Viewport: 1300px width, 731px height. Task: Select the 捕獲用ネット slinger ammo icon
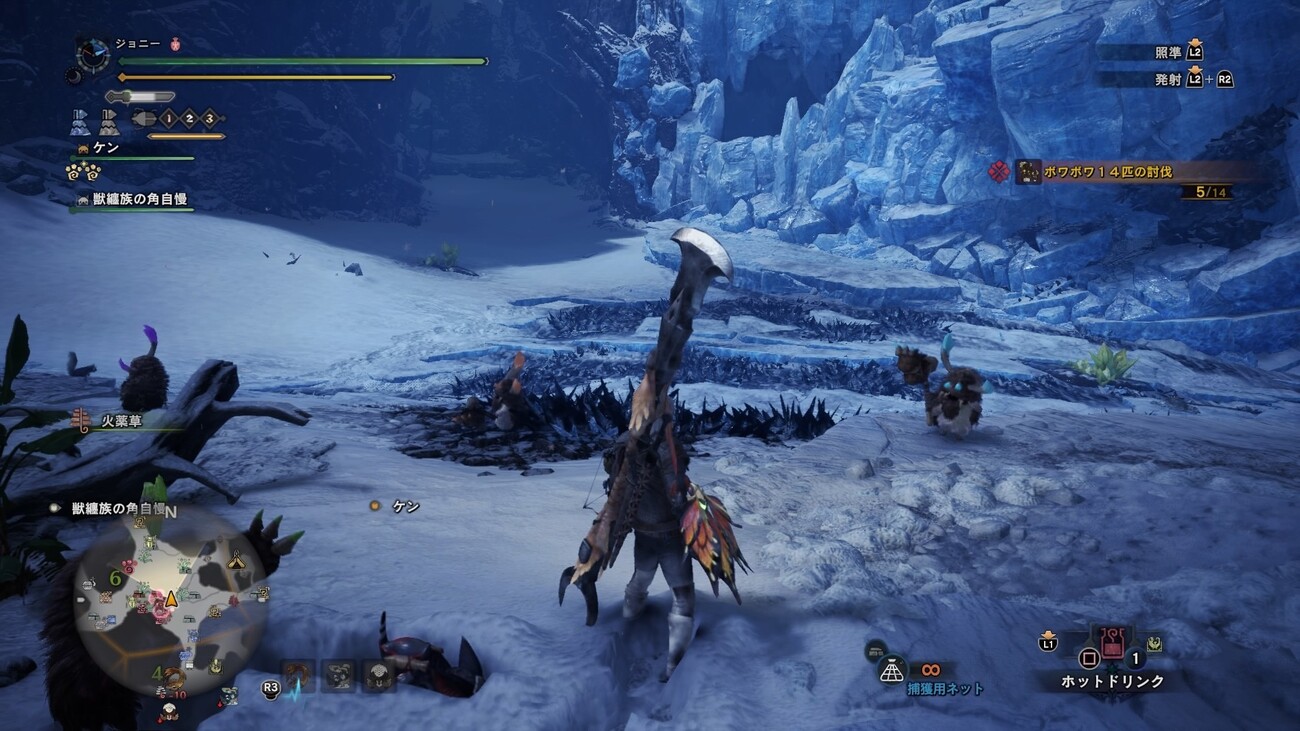tap(891, 672)
